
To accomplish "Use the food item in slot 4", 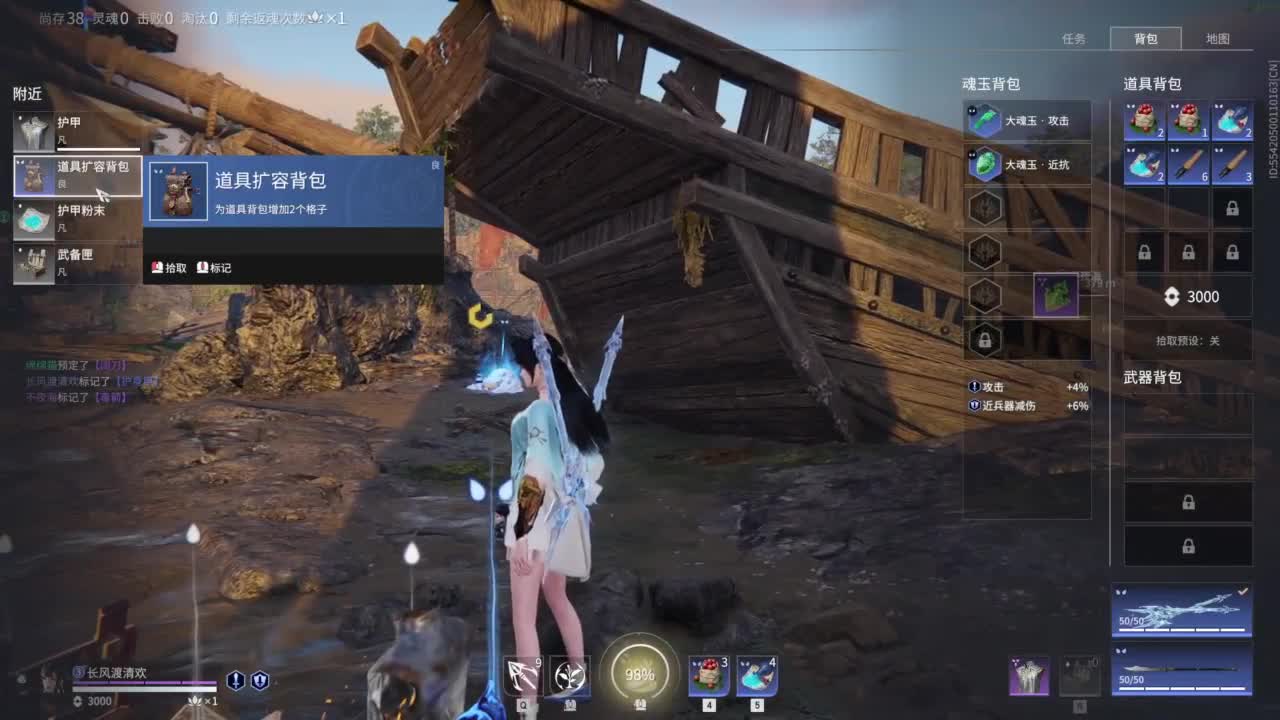I will click(707, 673).
